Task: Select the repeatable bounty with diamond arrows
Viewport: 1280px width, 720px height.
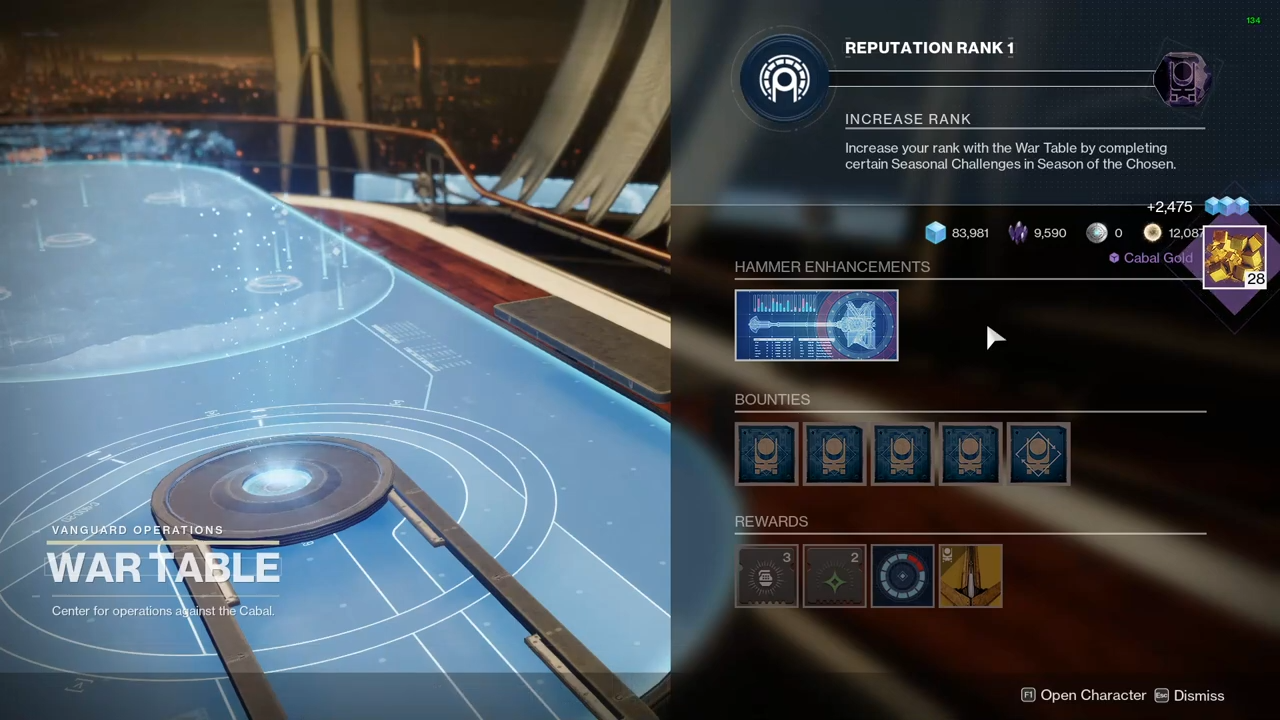Action: pos(1038,454)
